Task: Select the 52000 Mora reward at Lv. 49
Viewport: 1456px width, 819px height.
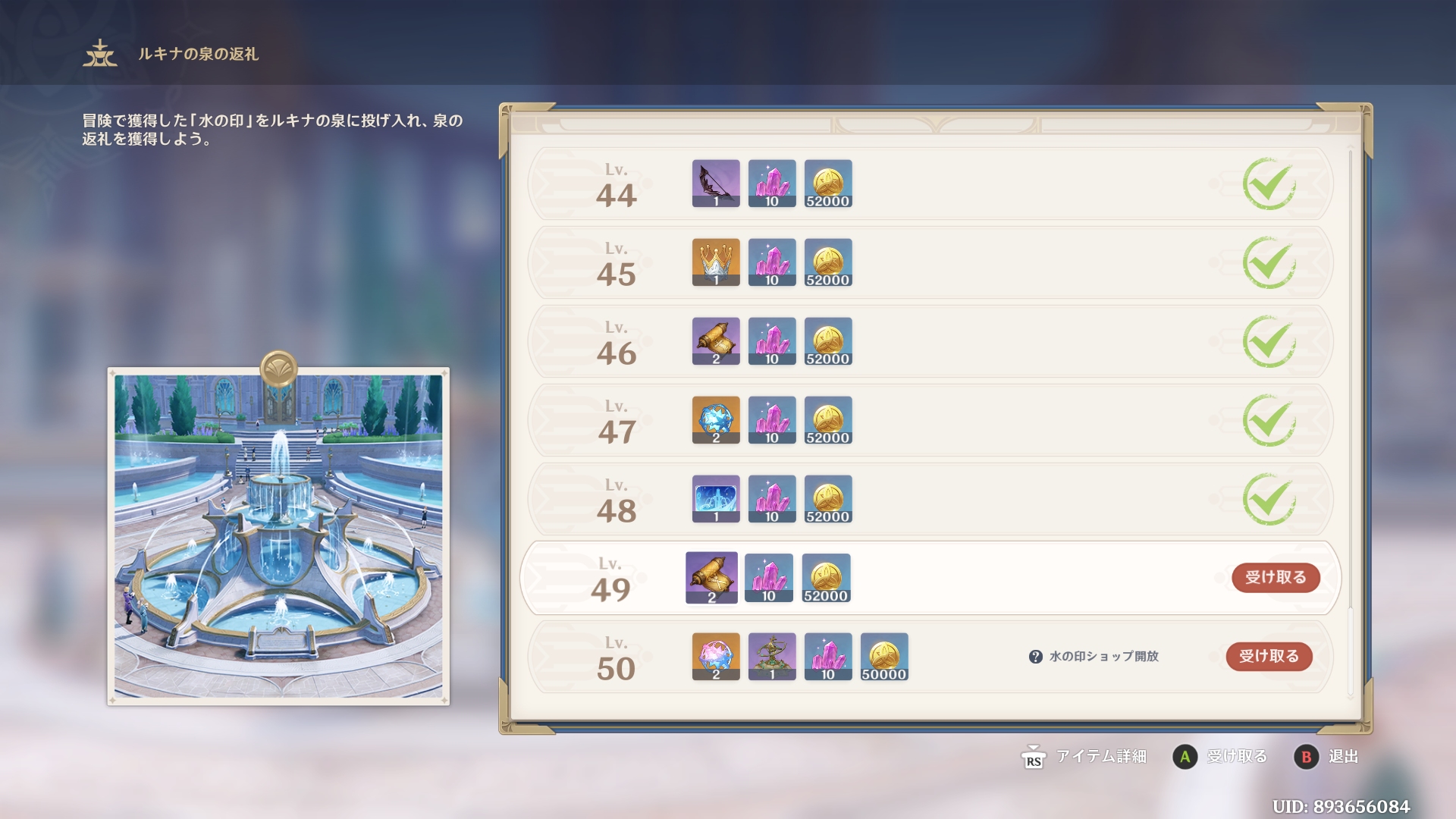Action: click(826, 578)
